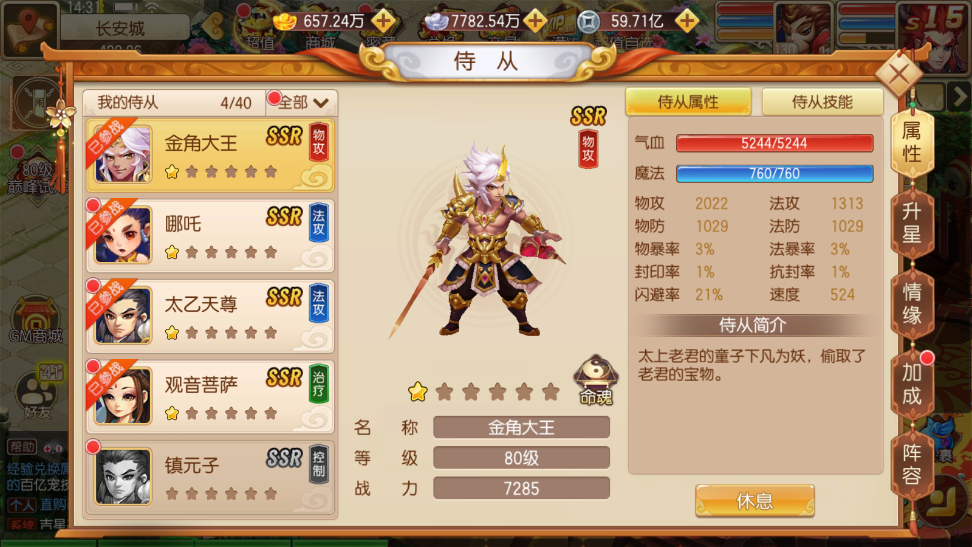Select the 镇元子 attendant row
Screen dimensions: 972x547
pos(212,477)
